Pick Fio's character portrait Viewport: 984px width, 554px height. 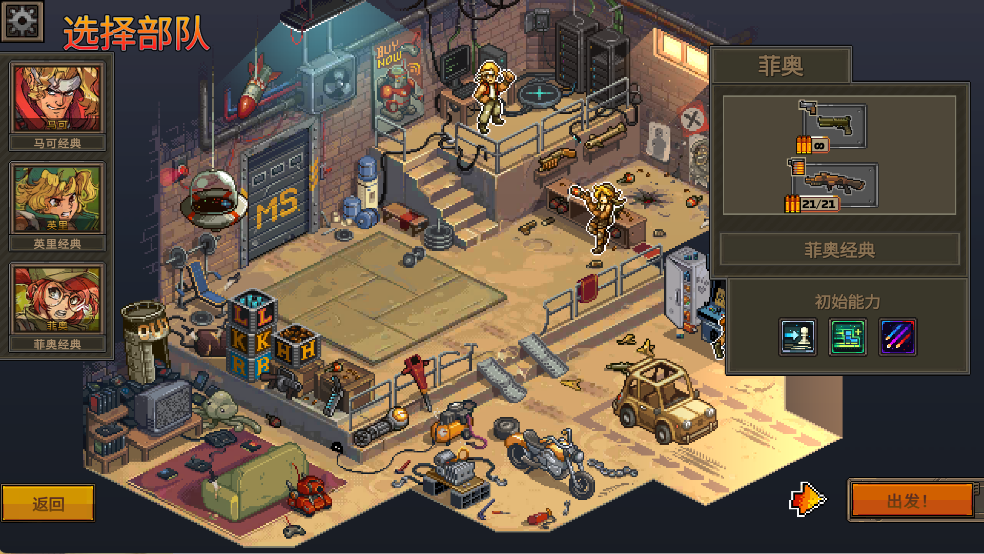point(57,298)
